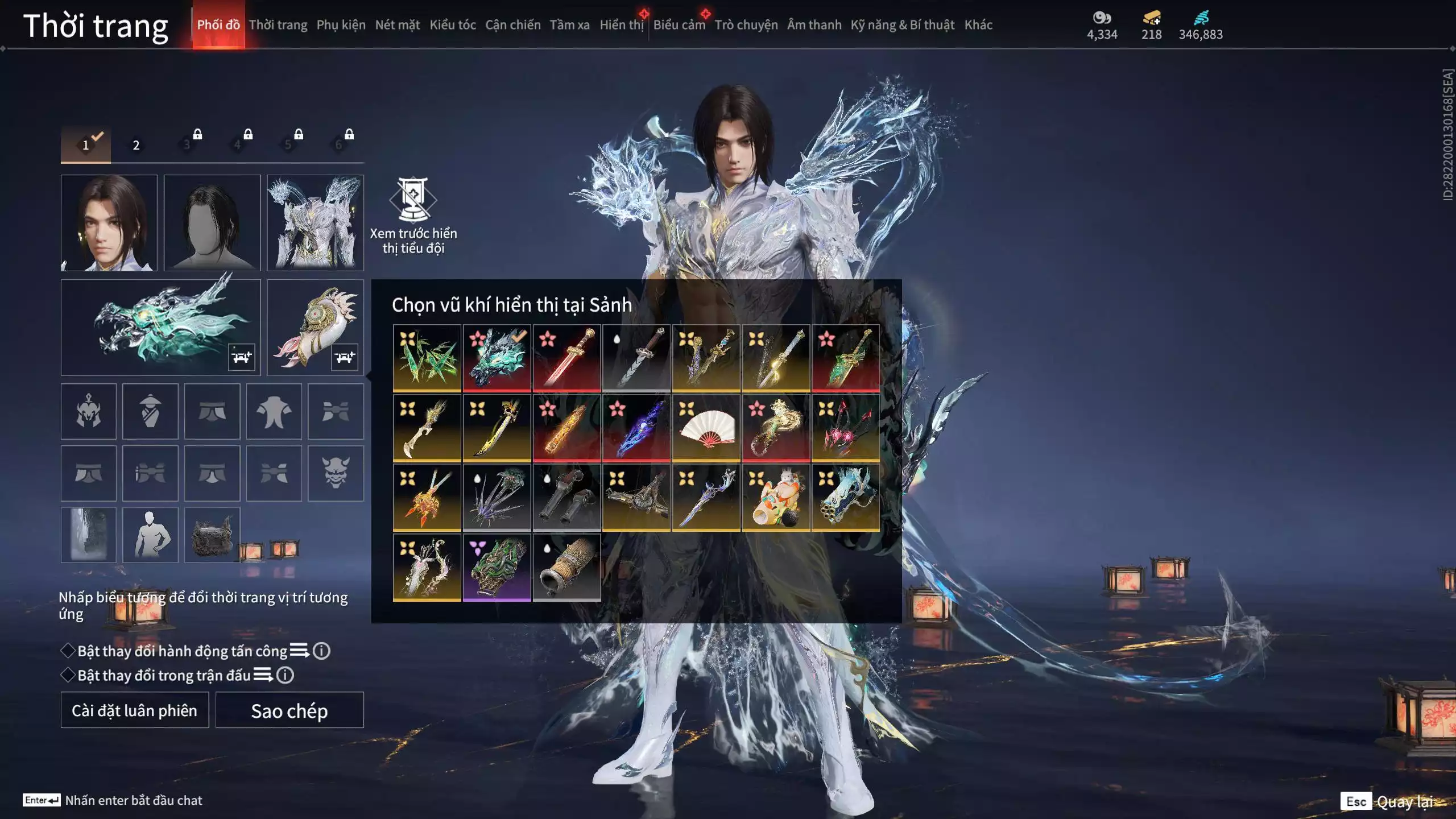Select the green bamboo weapon skin
Image resolution: width=1456 pixels, height=819 pixels.
(427, 358)
